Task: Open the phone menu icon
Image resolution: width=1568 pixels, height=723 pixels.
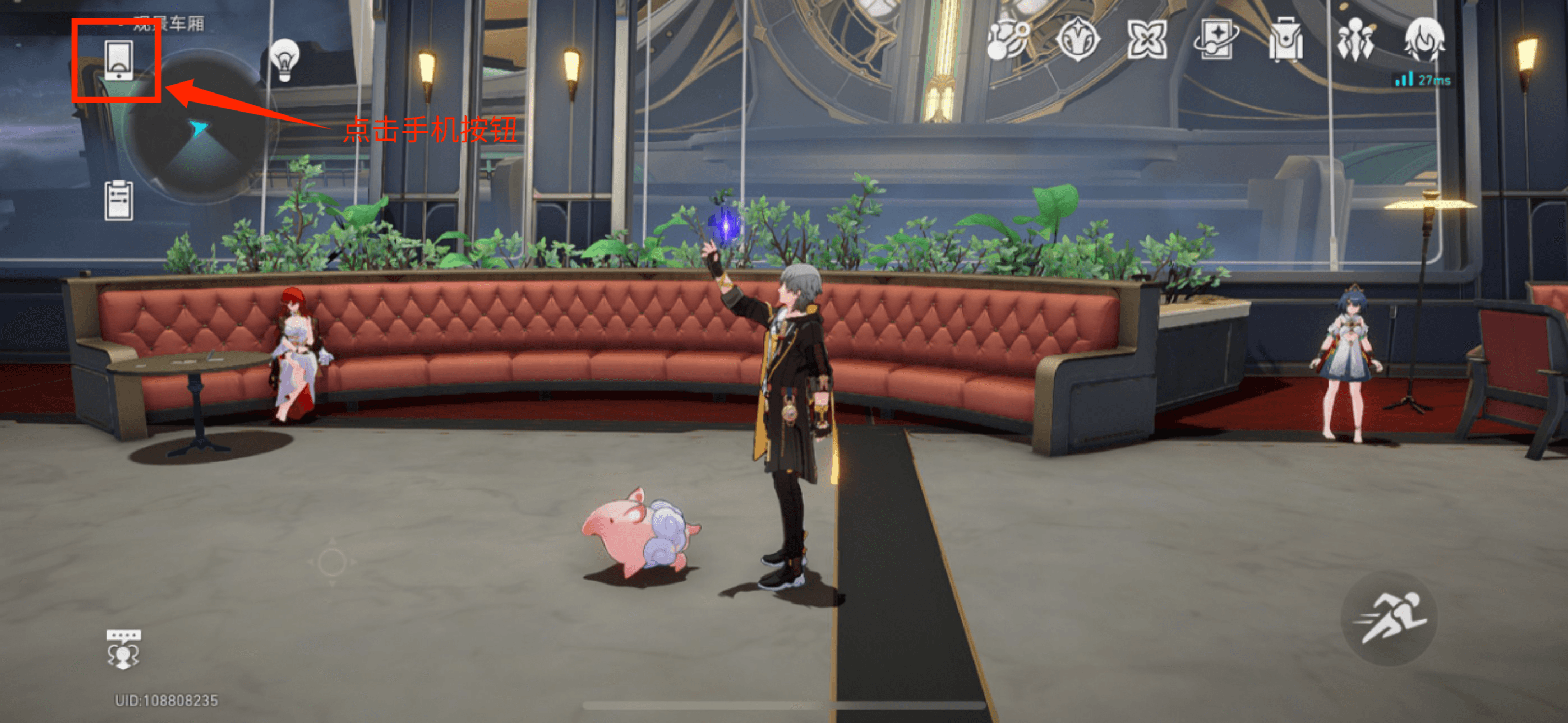Action: (x=118, y=61)
